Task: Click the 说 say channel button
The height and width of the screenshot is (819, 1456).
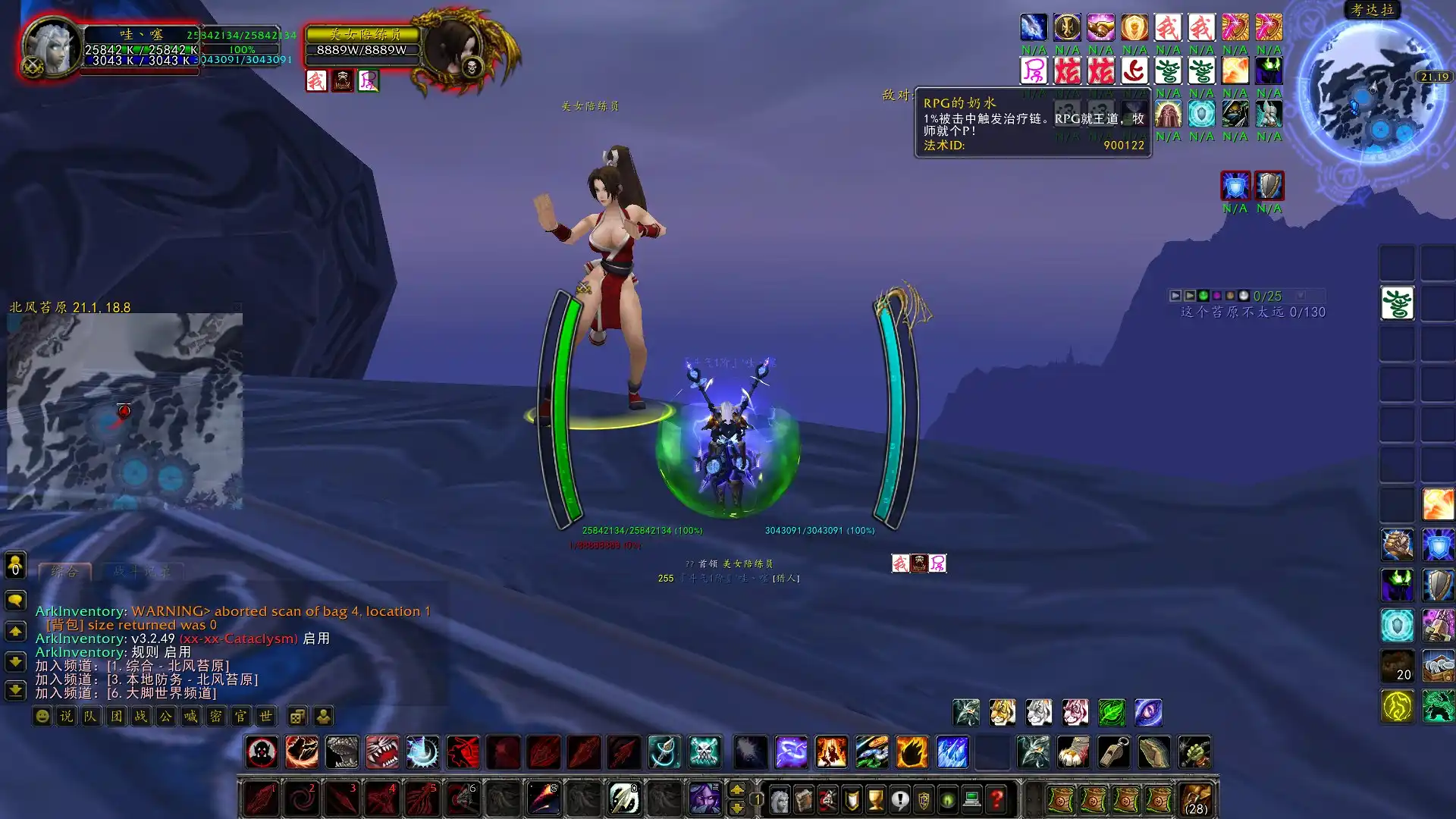Action: (x=67, y=716)
